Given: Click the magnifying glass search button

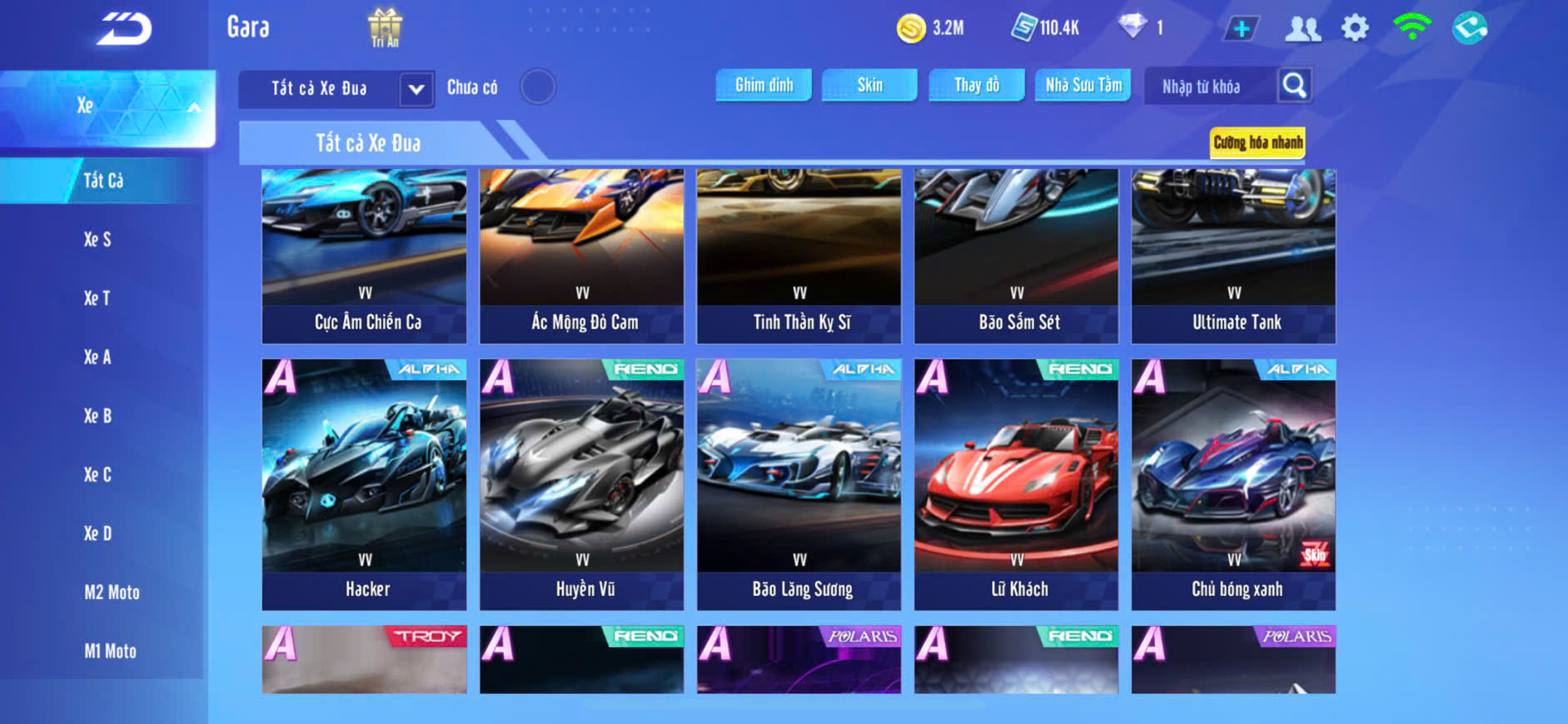Looking at the screenshot, I should (x=1294, y=85).
